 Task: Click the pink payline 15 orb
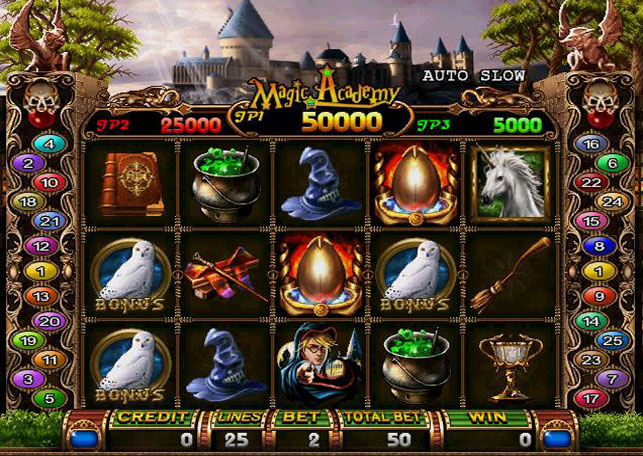coord(590,220)
